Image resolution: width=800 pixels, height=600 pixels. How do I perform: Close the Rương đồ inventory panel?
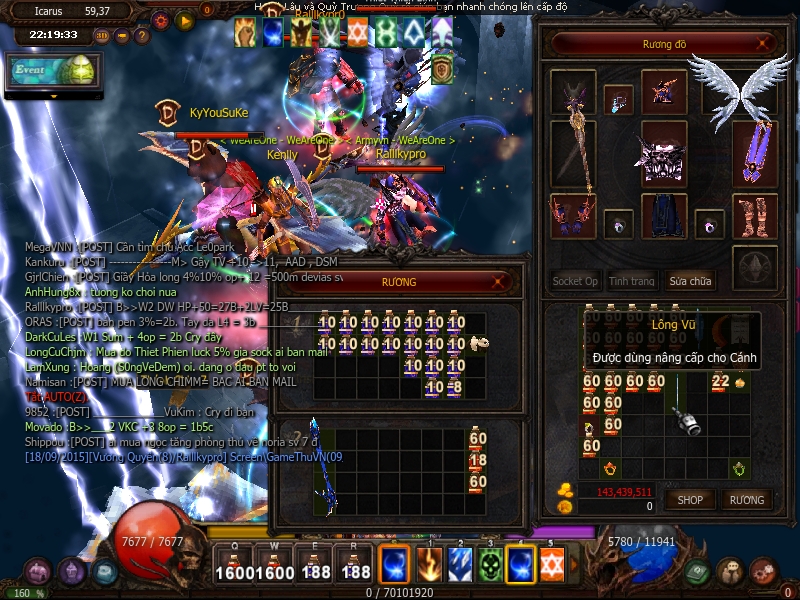pyautogui.click(x=765, y=44)
